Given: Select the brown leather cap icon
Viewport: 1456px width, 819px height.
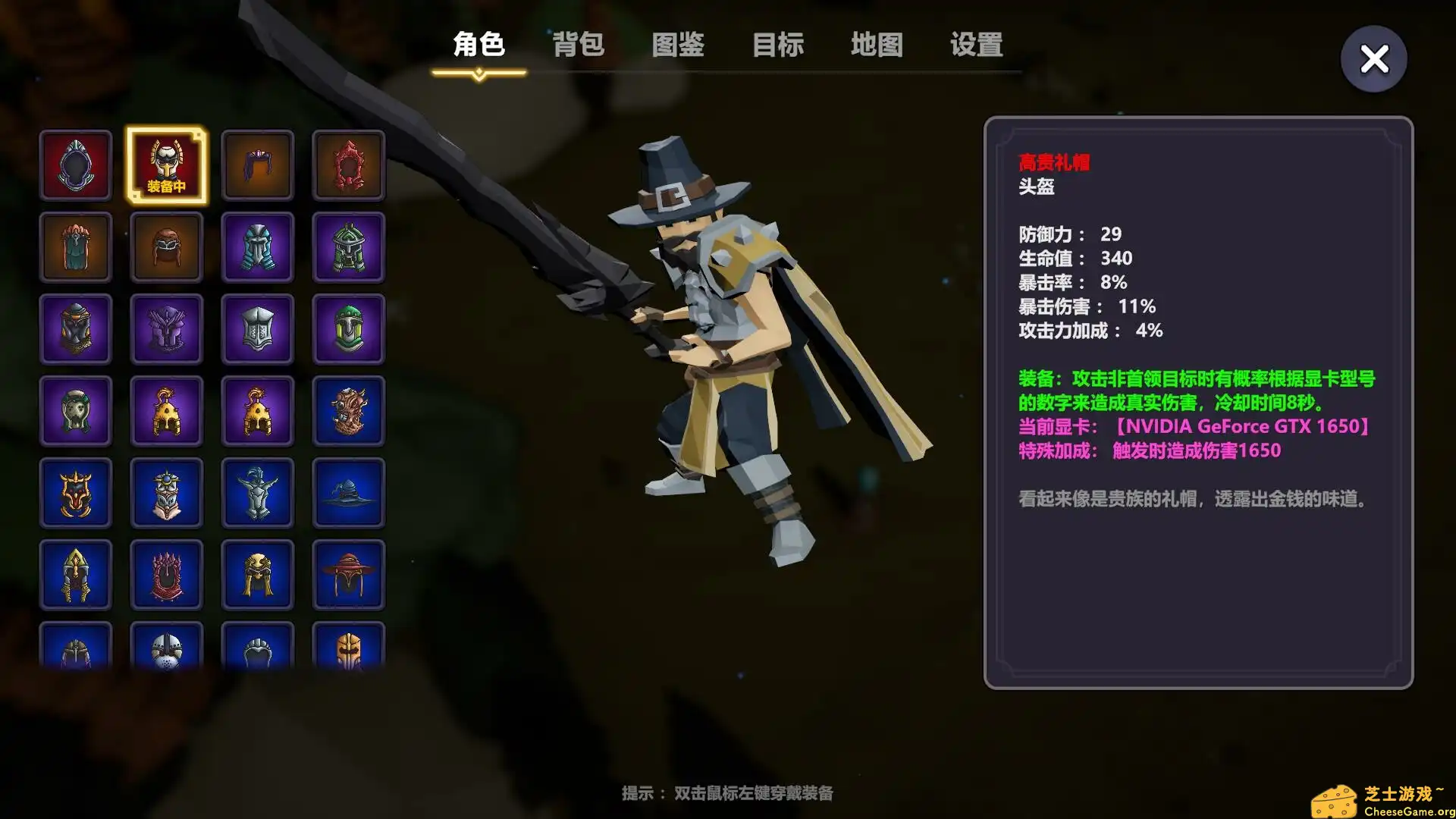Looking at the screenshot, I should coord(166,246).
